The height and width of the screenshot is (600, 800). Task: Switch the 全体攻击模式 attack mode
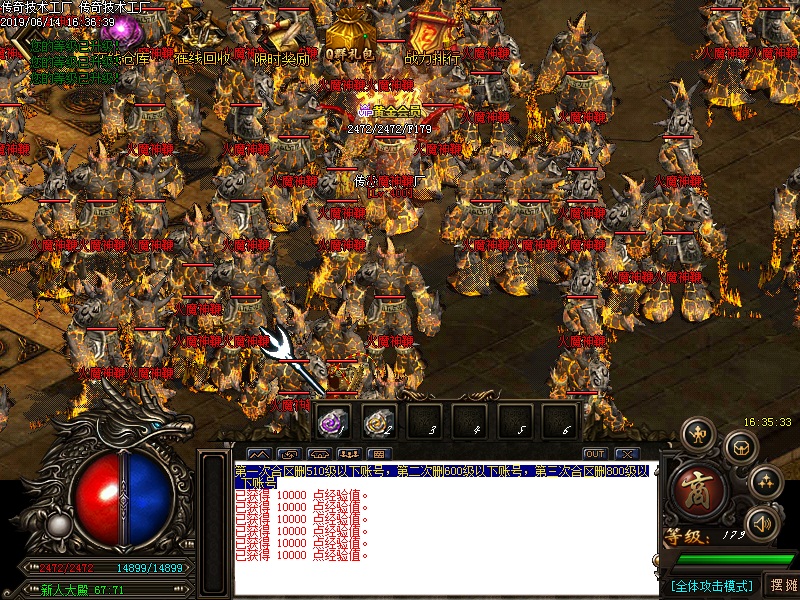(711, 585)
